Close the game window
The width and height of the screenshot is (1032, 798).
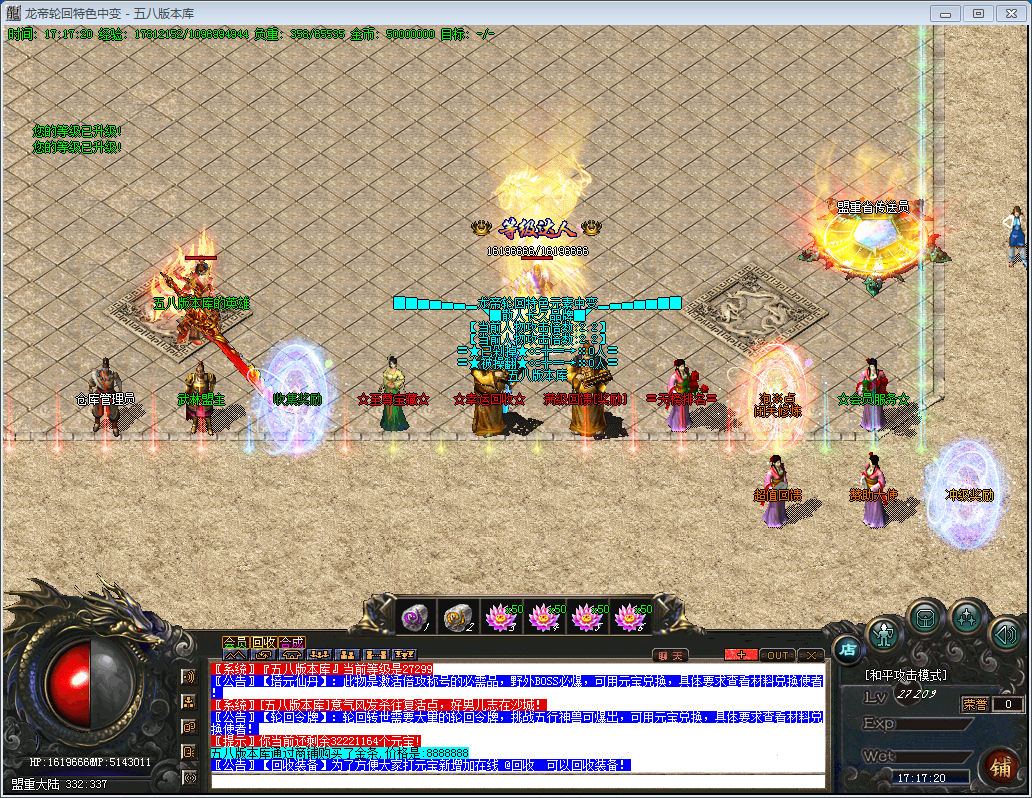pyautogui.click(x=1010, y=13)
